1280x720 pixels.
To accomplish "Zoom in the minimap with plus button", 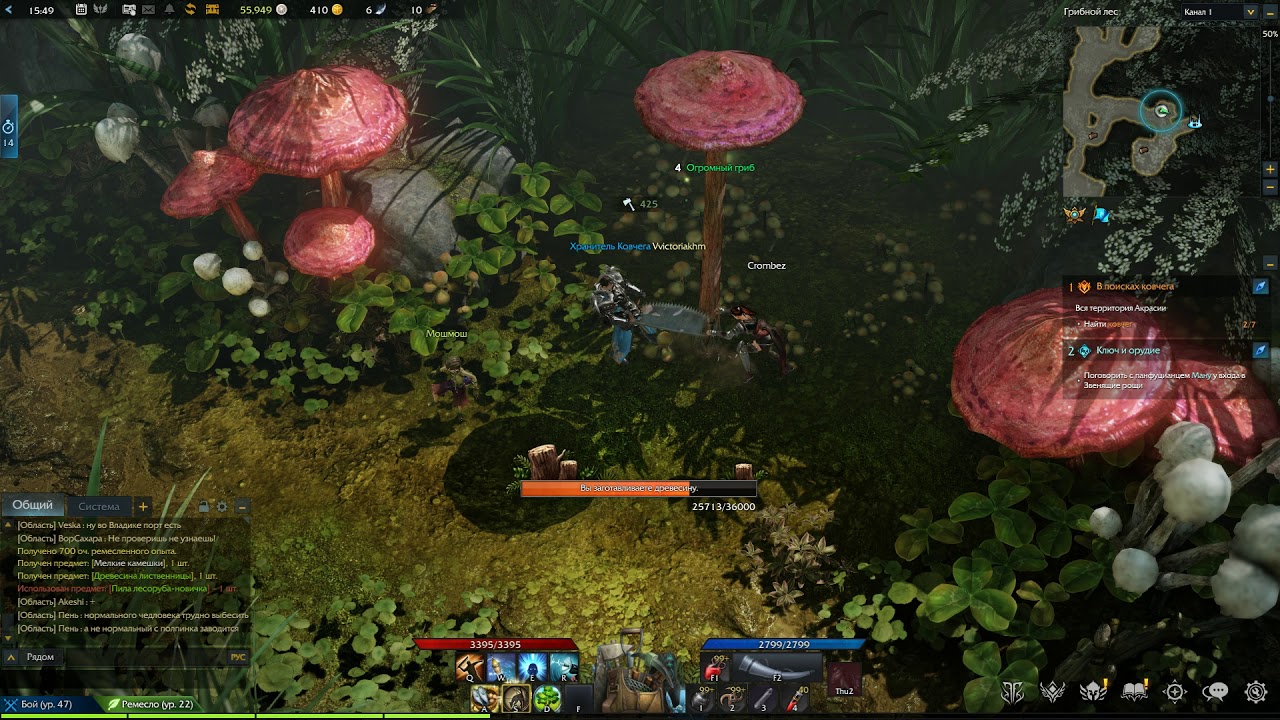I will tap(1270, 169).
